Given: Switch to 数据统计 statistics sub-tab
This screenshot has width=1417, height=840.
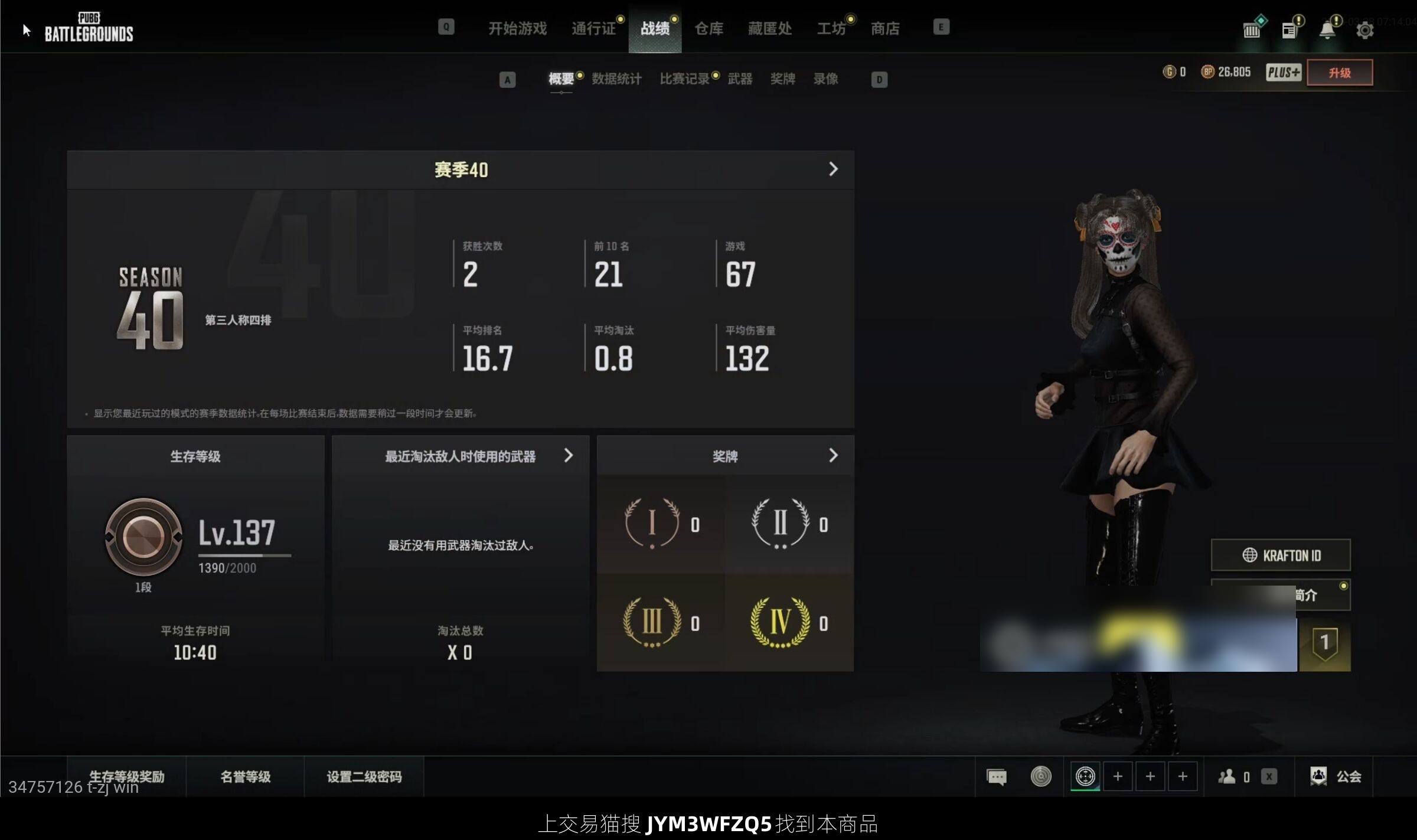Looking at the screenshot, I should 616,79.
